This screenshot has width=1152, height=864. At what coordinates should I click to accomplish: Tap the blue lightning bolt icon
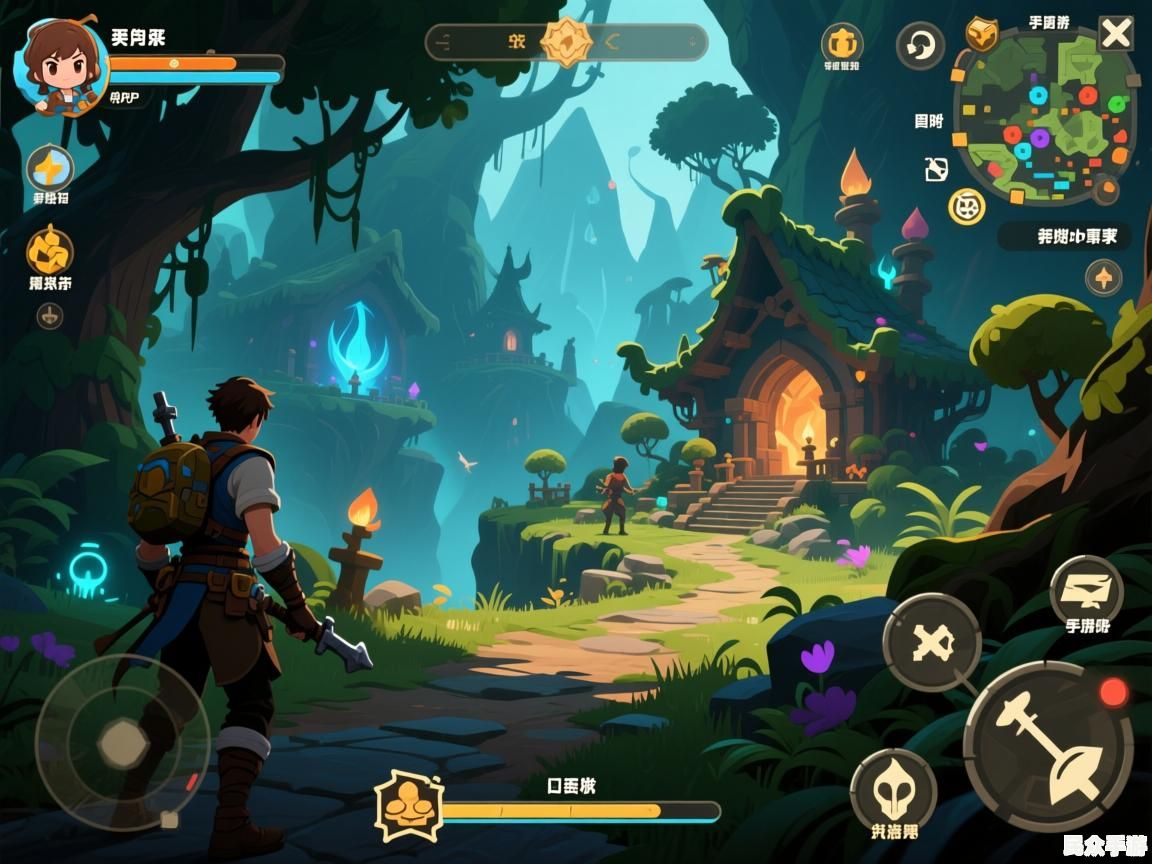tap(49, 167)
